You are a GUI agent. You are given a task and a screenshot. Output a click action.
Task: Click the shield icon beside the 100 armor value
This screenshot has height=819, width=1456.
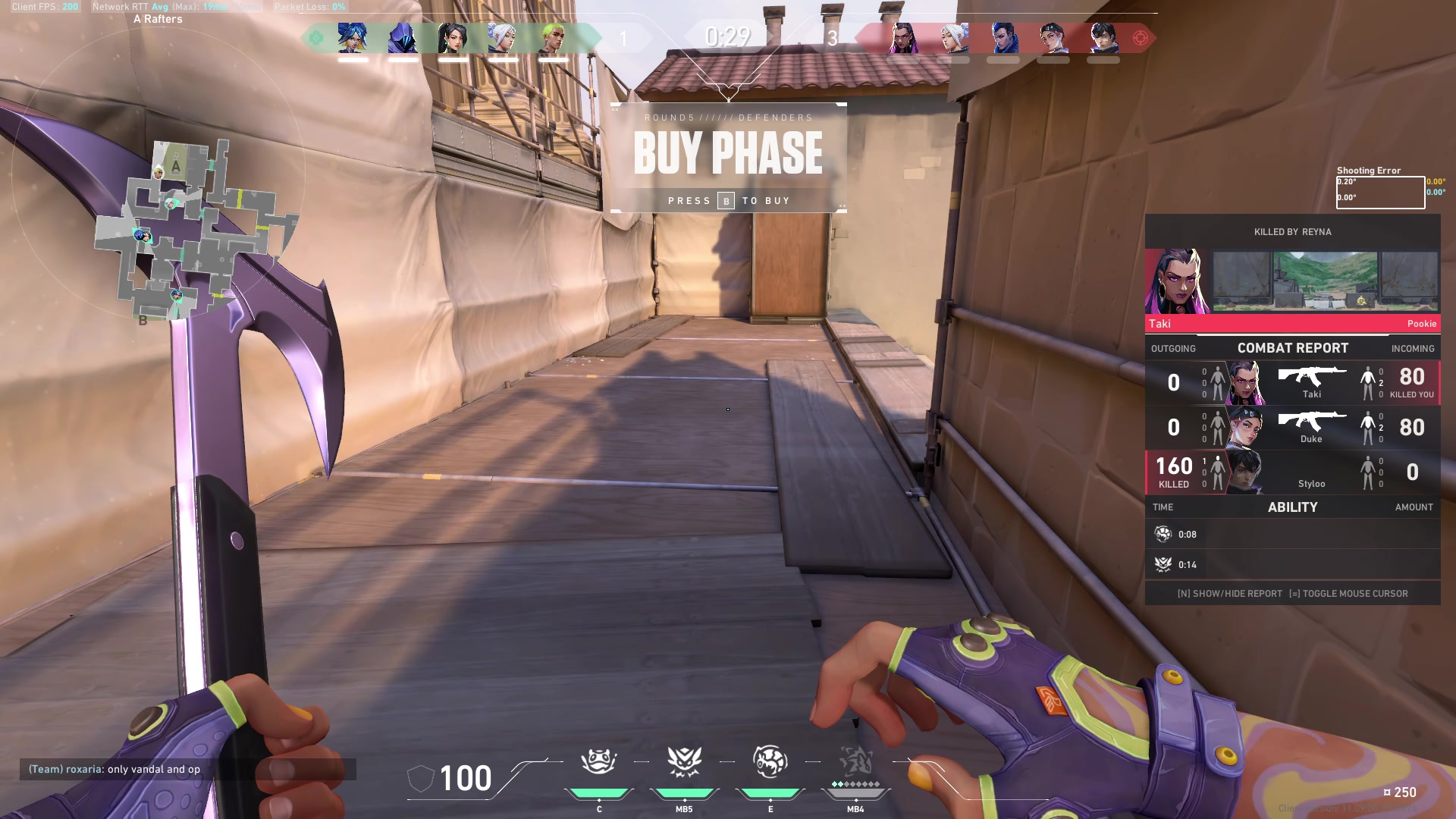tap(419, 777)
